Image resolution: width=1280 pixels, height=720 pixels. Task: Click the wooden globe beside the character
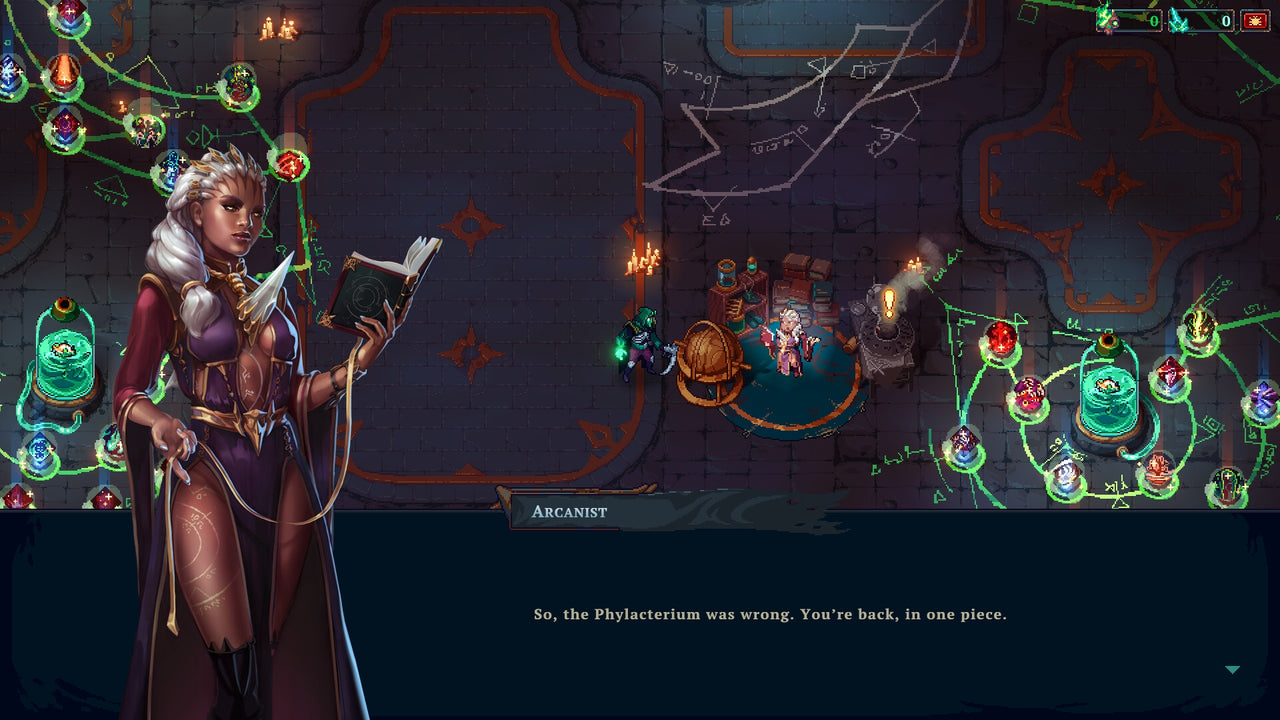click(710, 355)
